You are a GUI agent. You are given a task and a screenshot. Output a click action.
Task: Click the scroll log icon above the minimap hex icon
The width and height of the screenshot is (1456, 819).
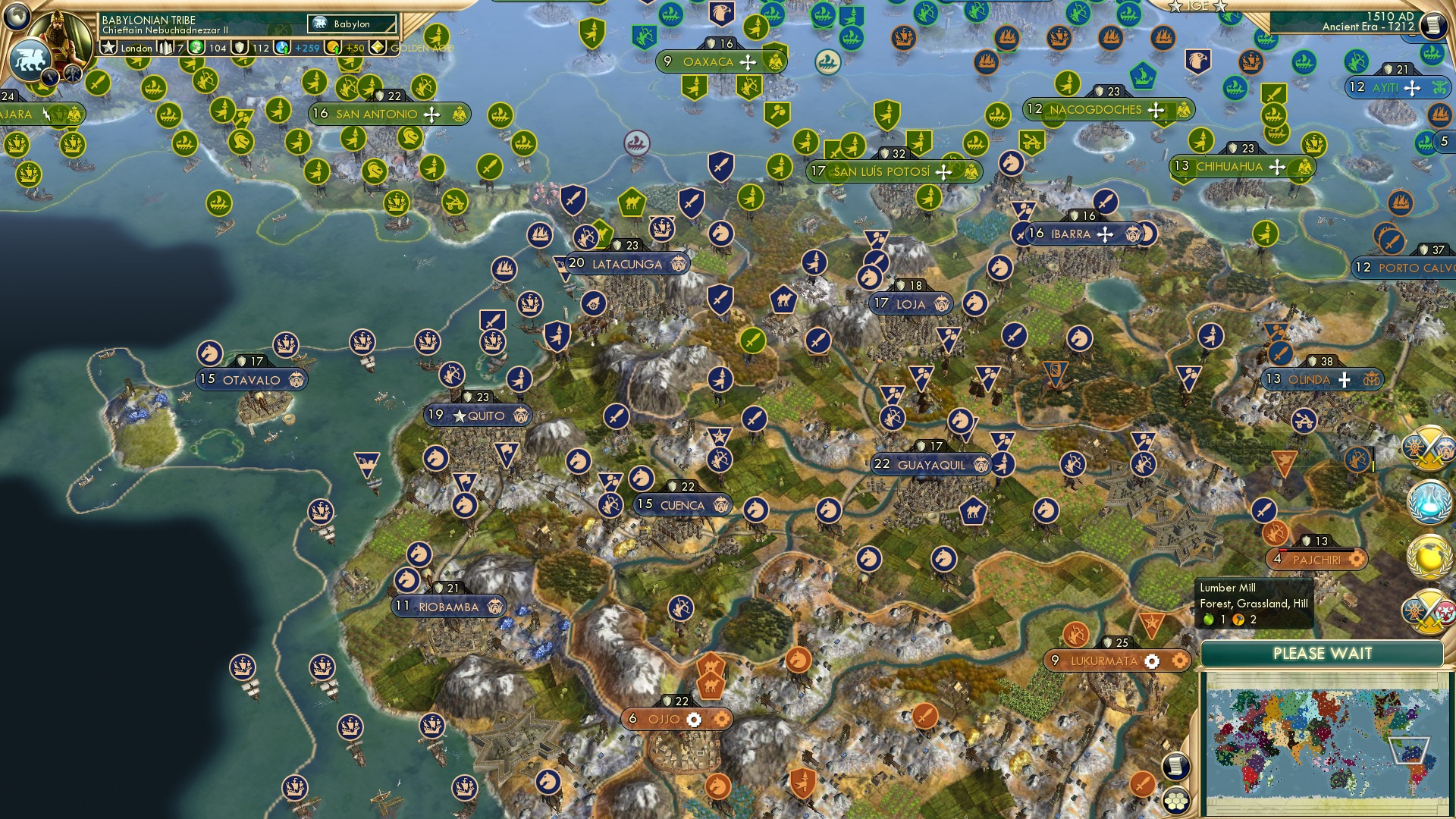pos(1175,767)
